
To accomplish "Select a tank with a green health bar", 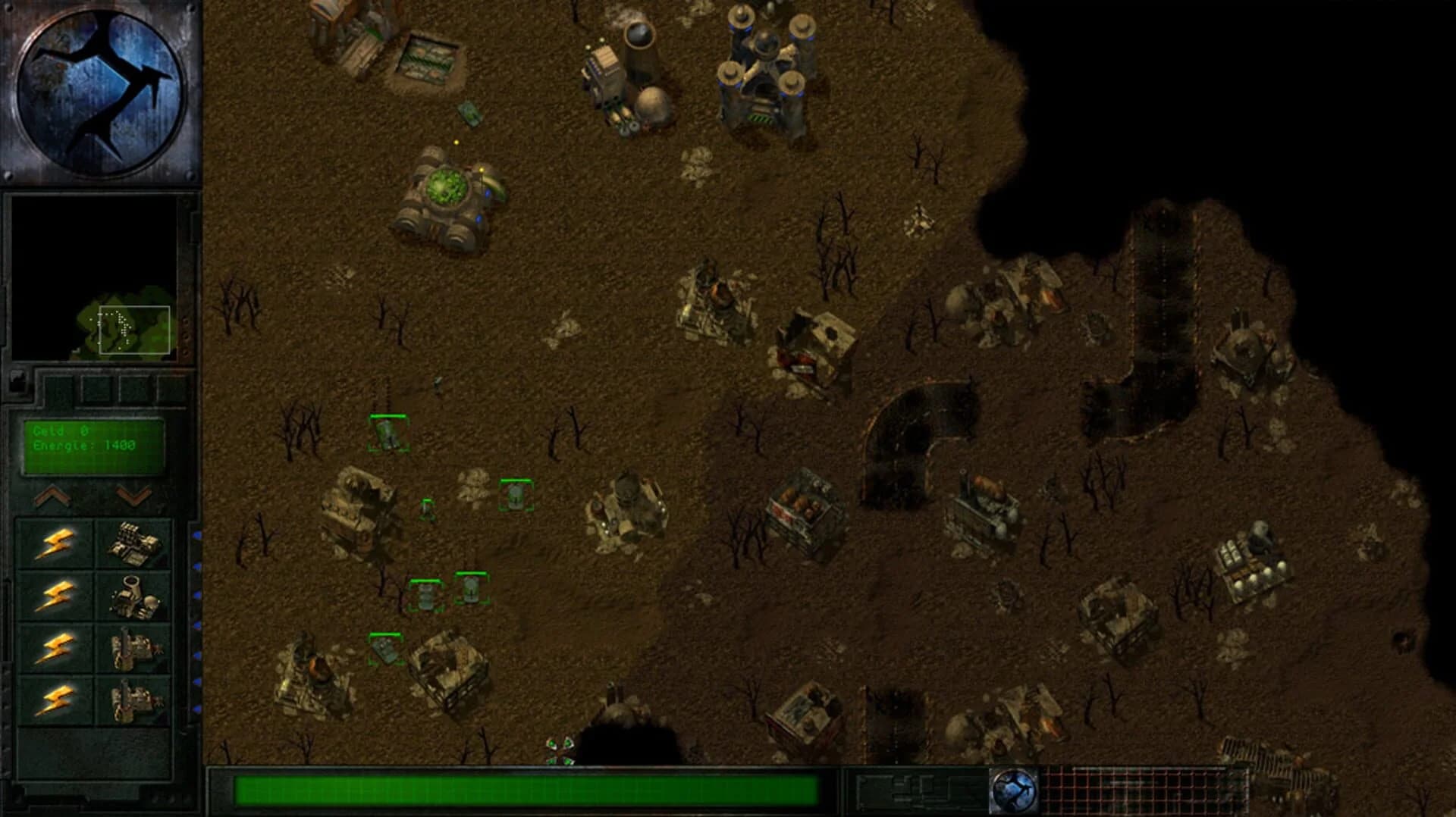I will (x=389, y=434).
